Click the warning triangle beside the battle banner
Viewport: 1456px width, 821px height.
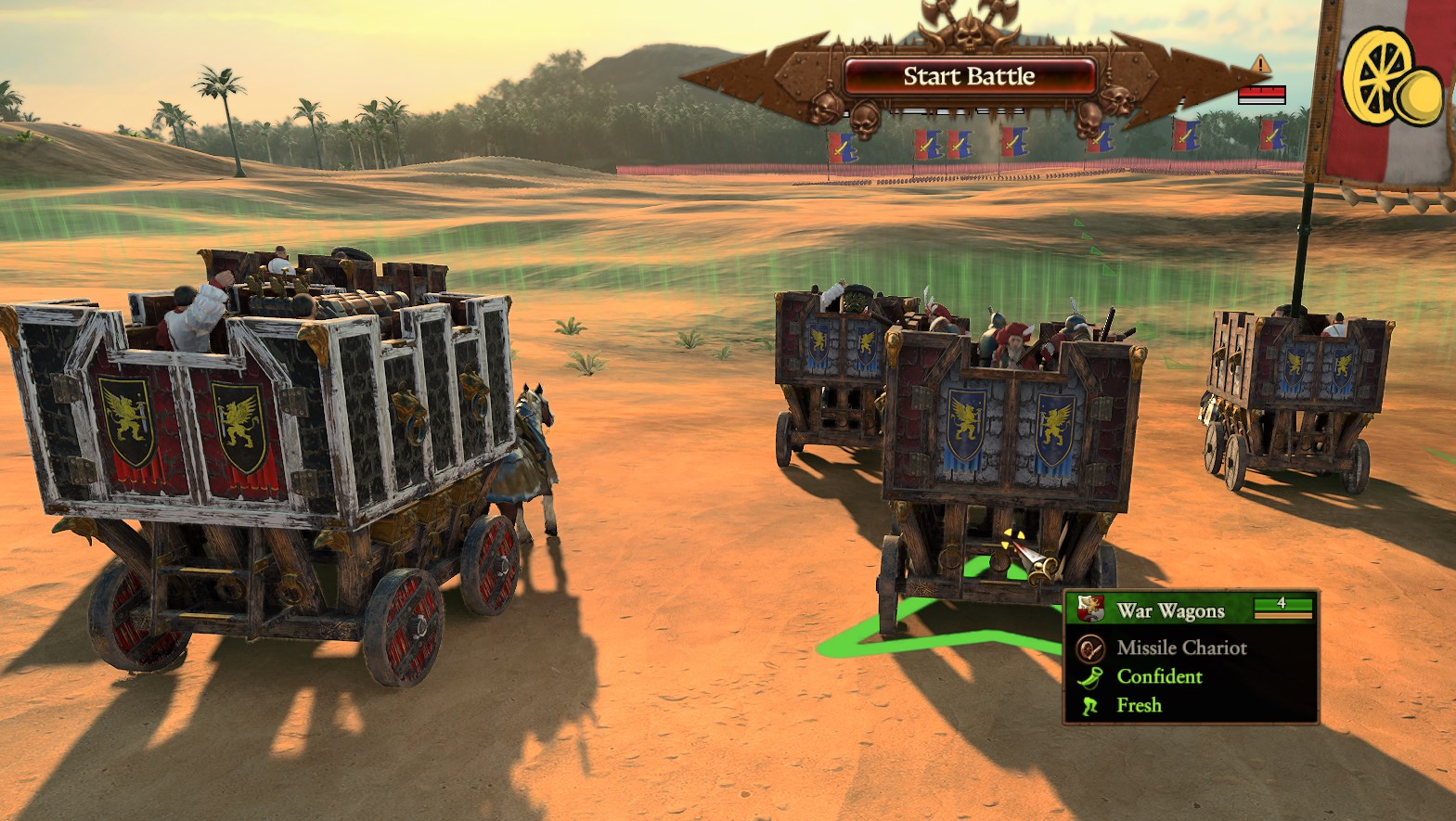click(1261, 64)
